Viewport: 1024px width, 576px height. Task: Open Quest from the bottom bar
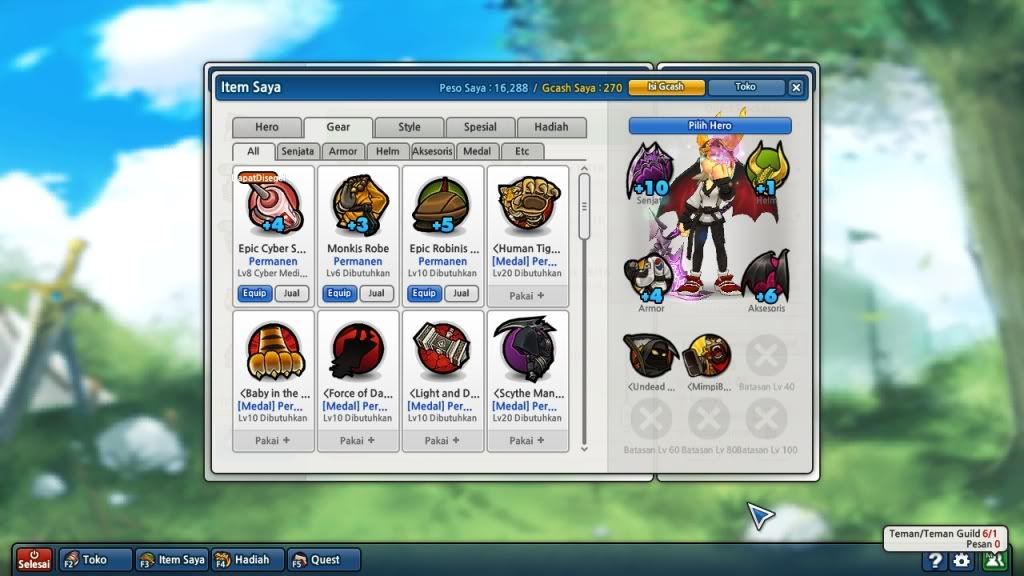point(324,560)
